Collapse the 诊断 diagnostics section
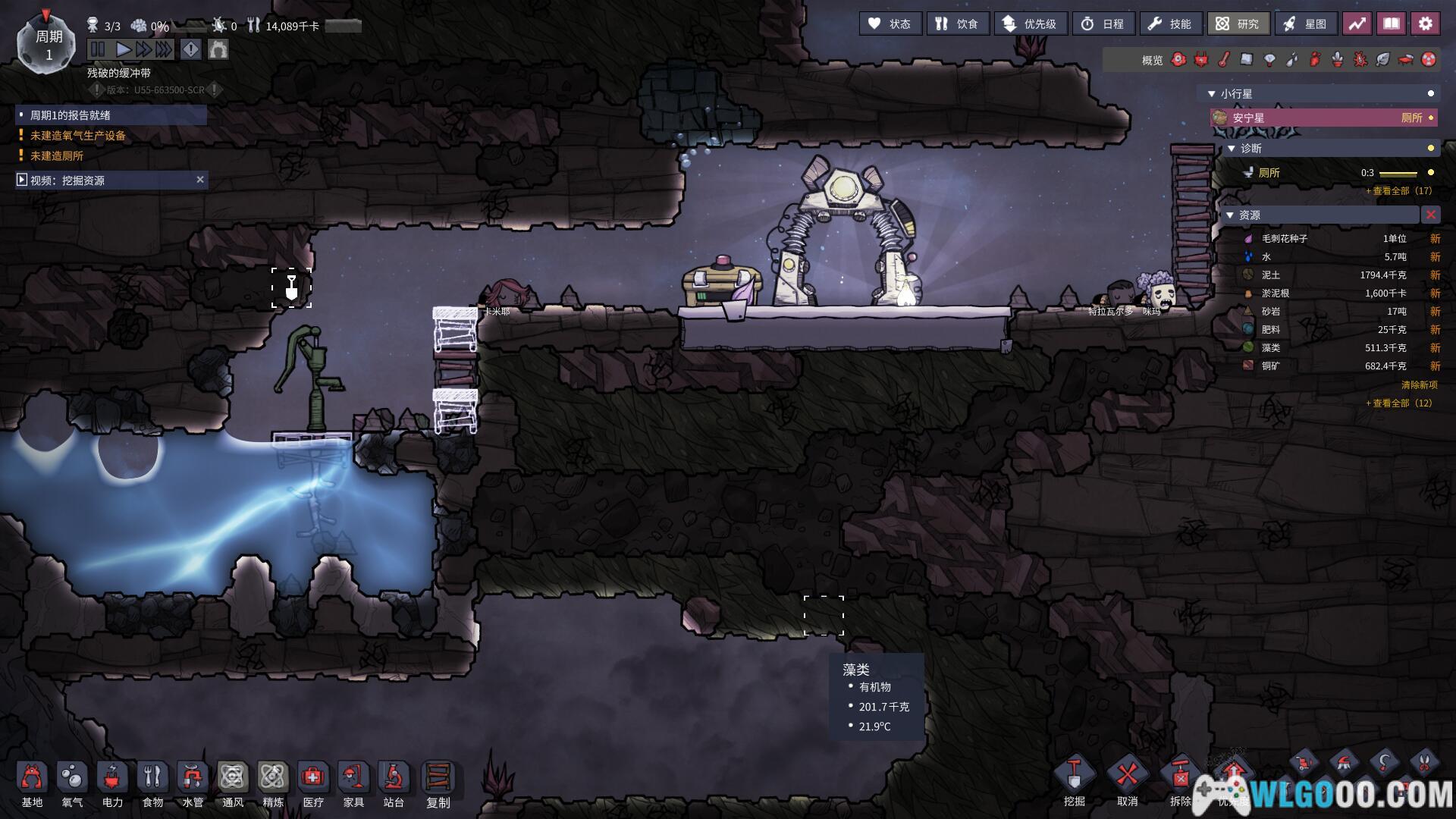Viewport: 1456px width, 819px height. point(1232,149)
